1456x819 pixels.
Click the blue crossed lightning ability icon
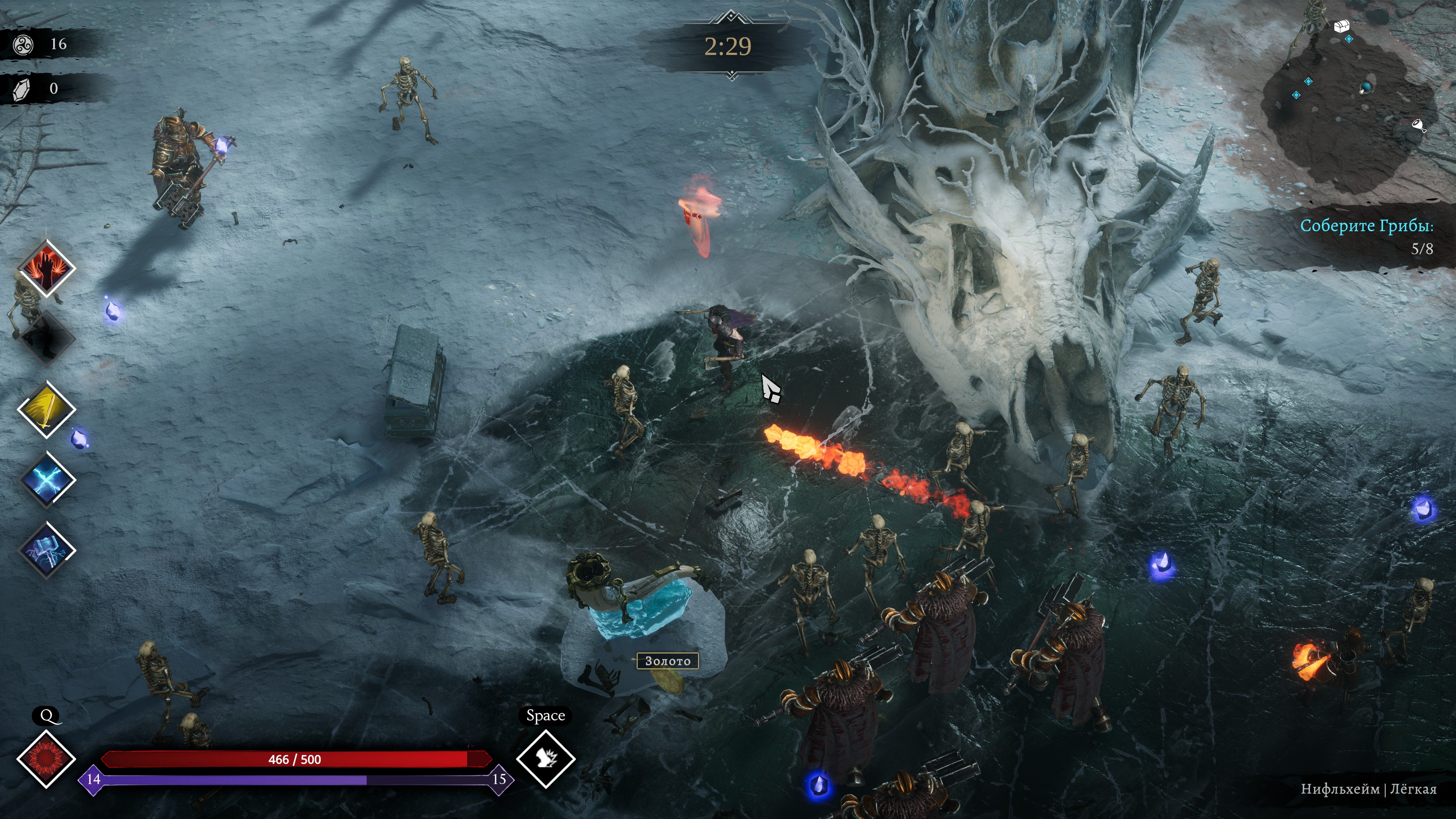47,480
